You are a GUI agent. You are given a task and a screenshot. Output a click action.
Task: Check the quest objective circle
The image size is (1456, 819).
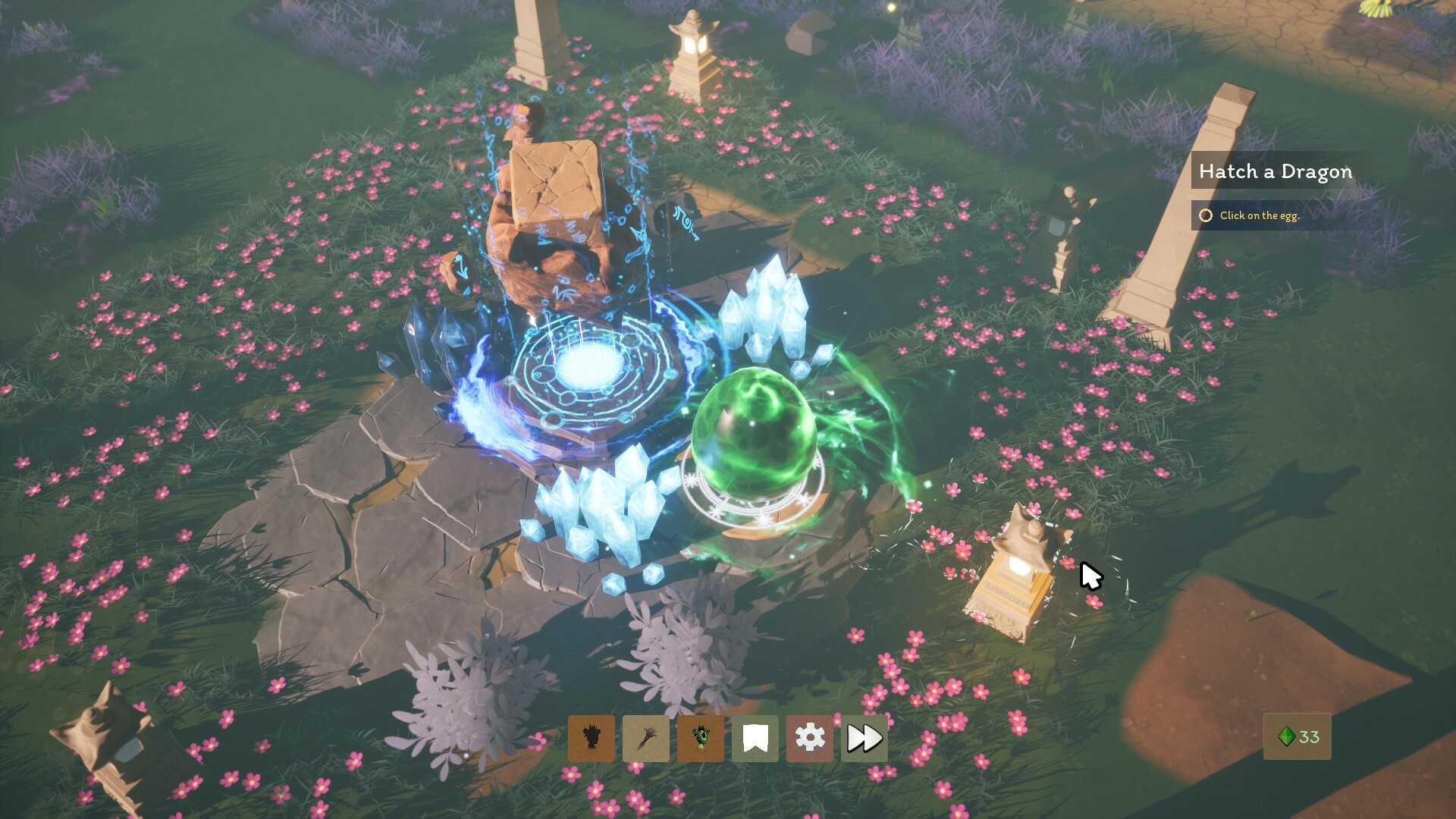coord(1208,216)
